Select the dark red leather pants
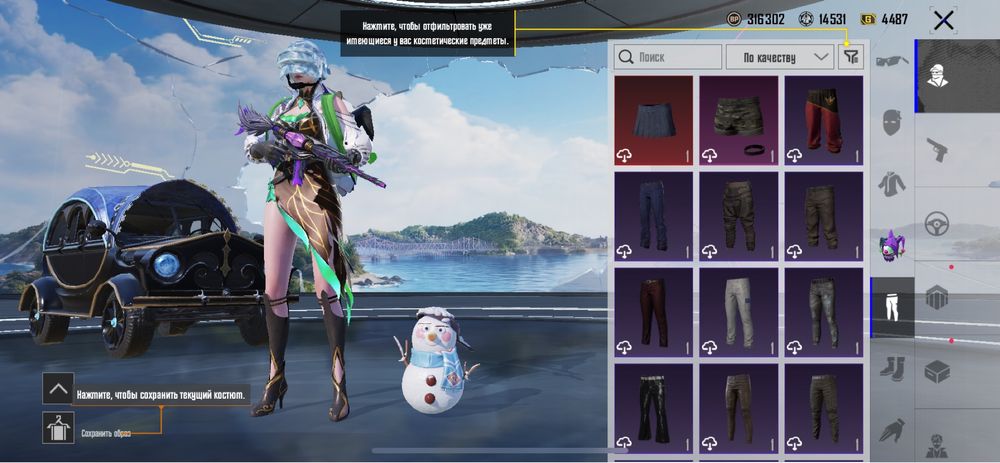 (654, 311)
